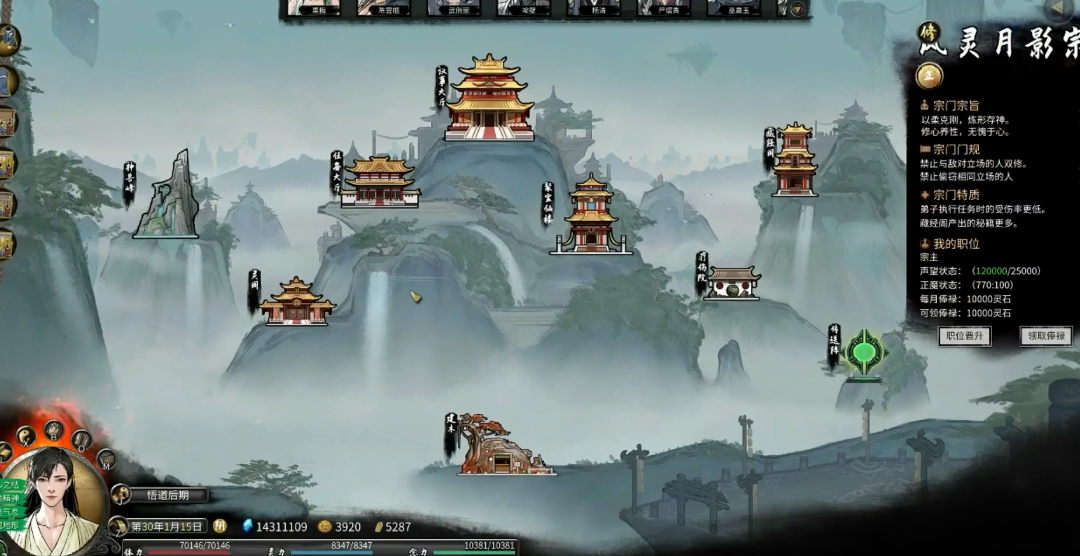
Task: Open the bag icon labeled B
Action: [x=54, y=431]
